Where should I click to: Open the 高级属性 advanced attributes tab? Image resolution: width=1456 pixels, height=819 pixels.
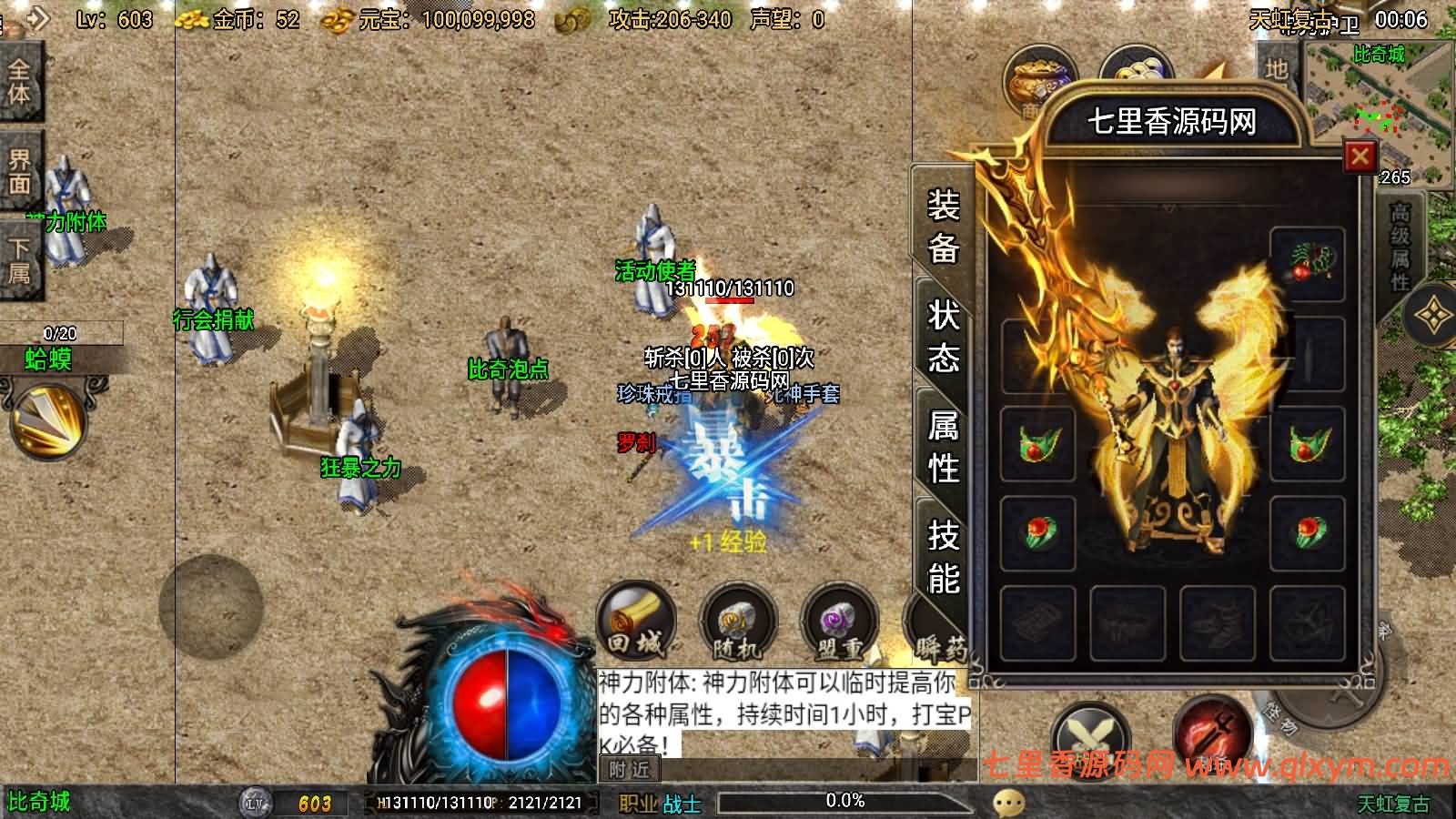click(1400, 246)
